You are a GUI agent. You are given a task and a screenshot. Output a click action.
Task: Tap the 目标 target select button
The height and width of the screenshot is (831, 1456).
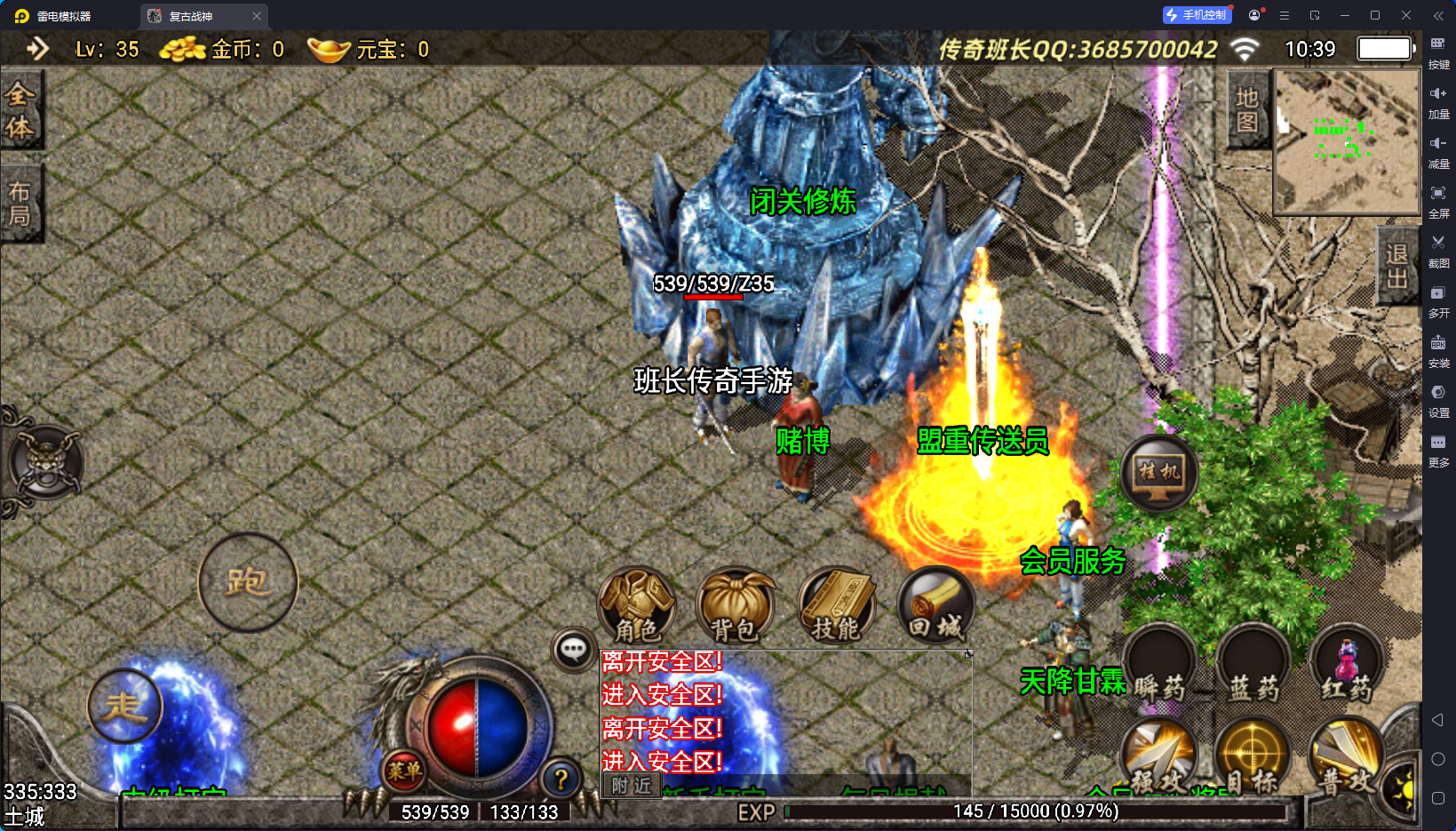pos(1253,757)
